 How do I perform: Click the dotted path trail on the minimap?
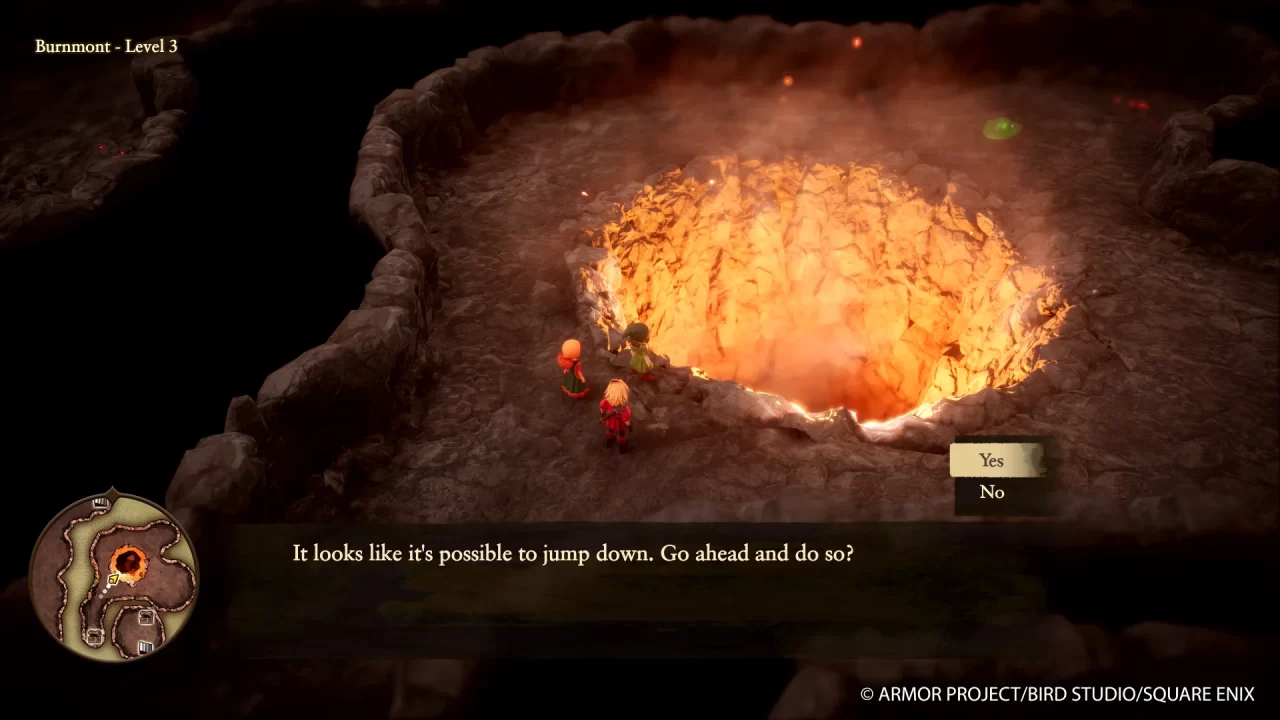(x=105, y=590)
